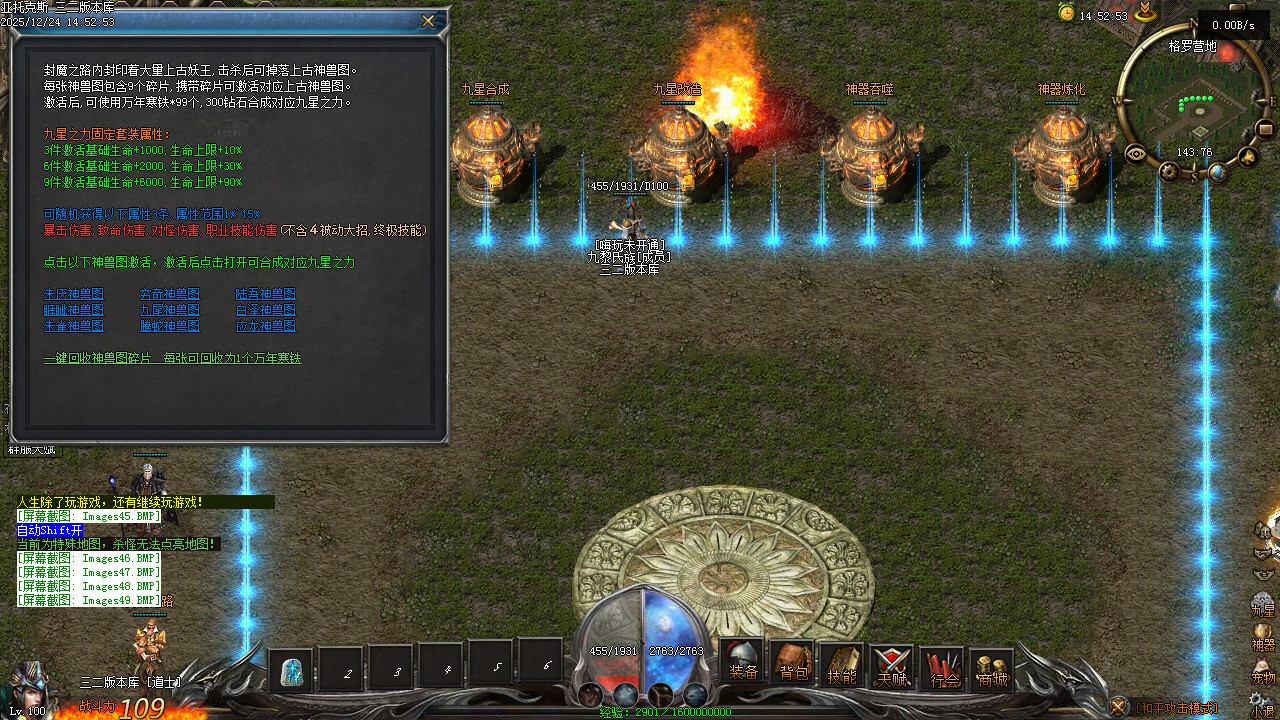The width and height of the screenshot is (1280, 720).
Task: Select the 穷奇神兽图 link
Action: point(170,294)
